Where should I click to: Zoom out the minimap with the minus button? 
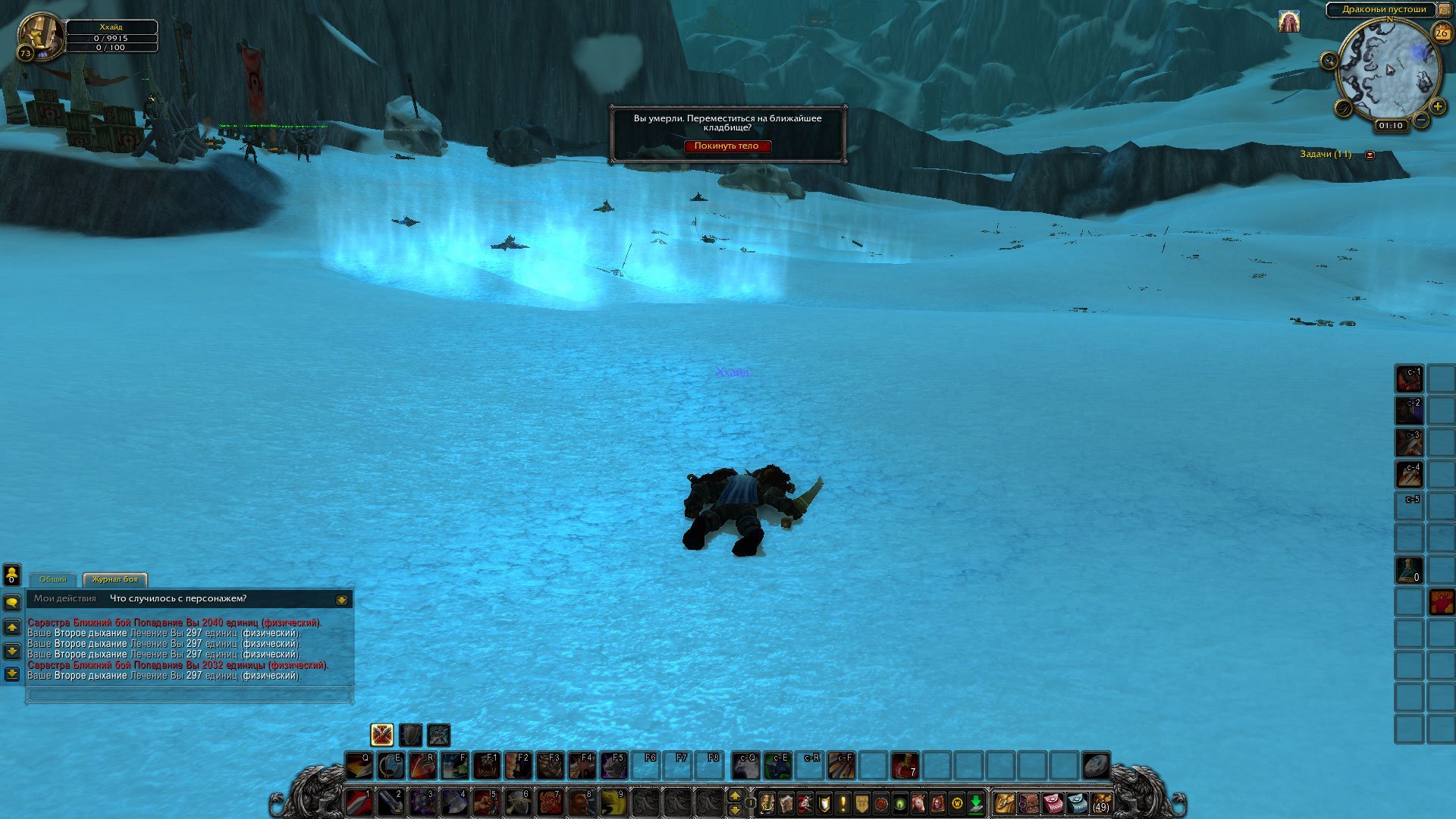(x=1421, y=120)
